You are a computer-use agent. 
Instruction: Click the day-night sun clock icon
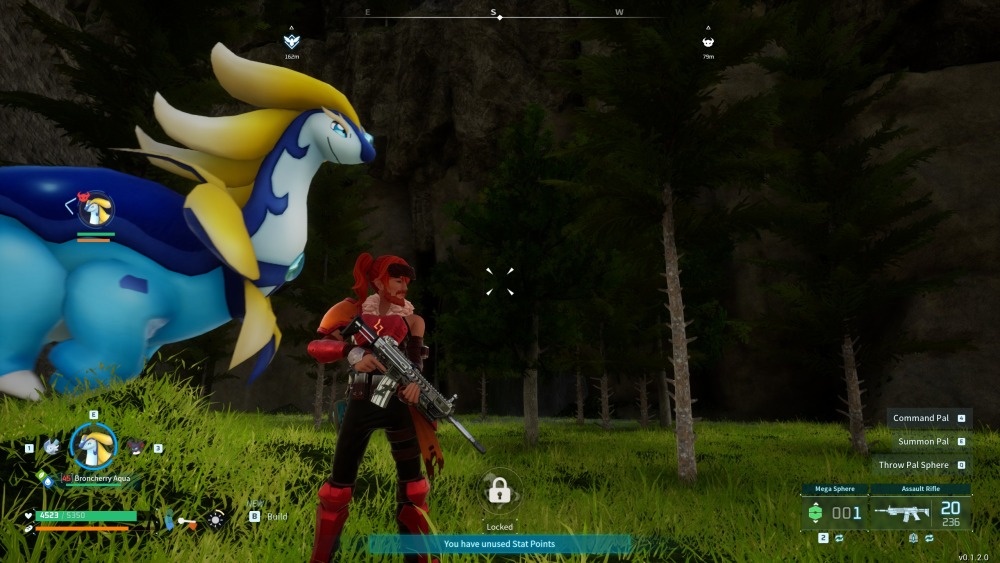click(216, 519)
